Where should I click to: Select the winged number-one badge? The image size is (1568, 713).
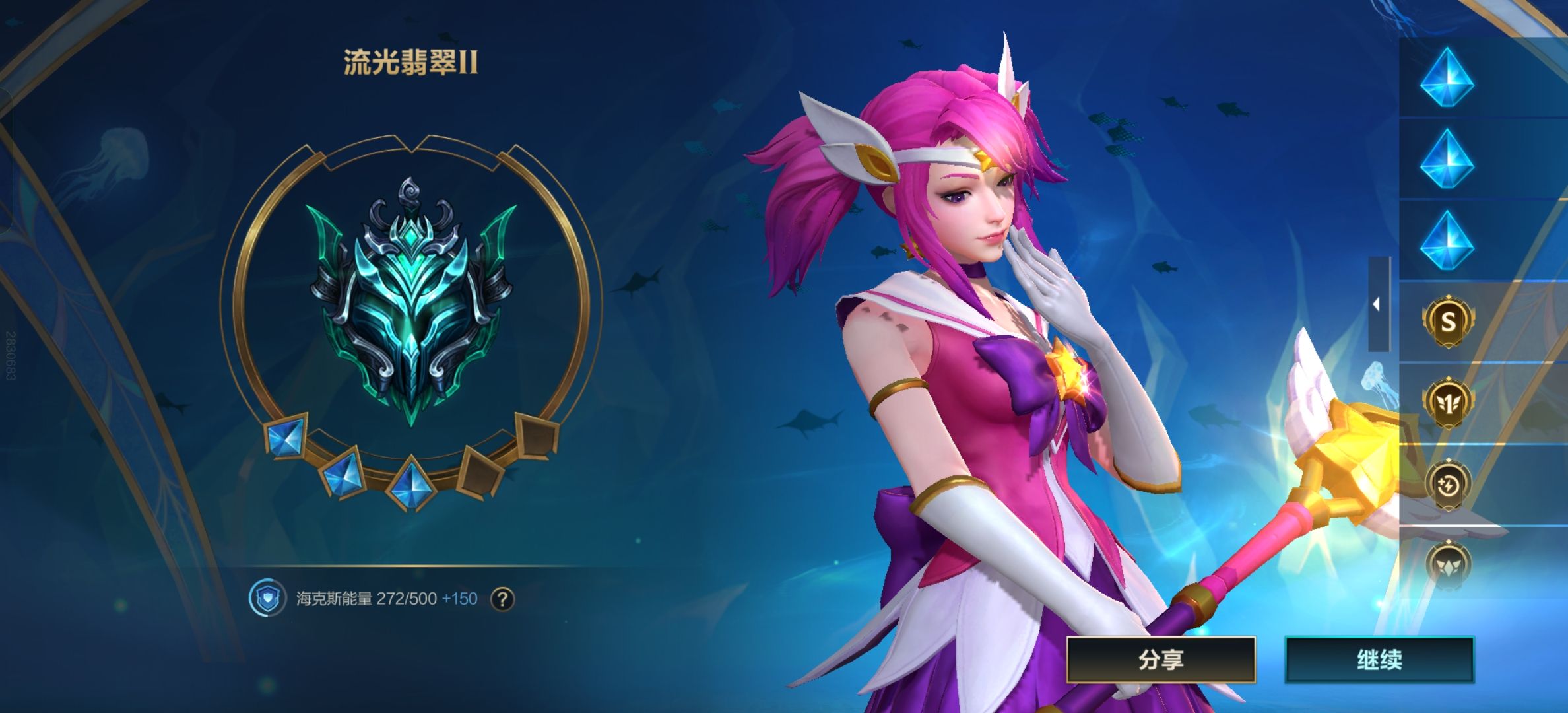pyautogui.click(x=1448, y=402)
